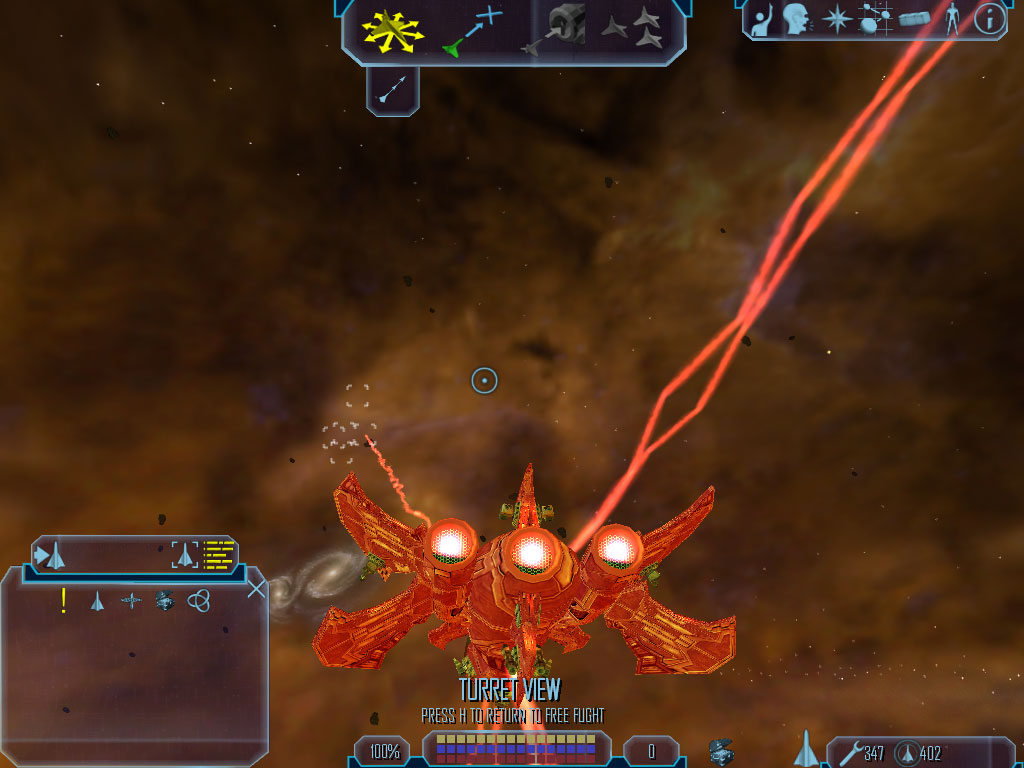Viewport: 1024px width, 768px height.
Task: Open the circled i information icon
Action: click(989, 19)
